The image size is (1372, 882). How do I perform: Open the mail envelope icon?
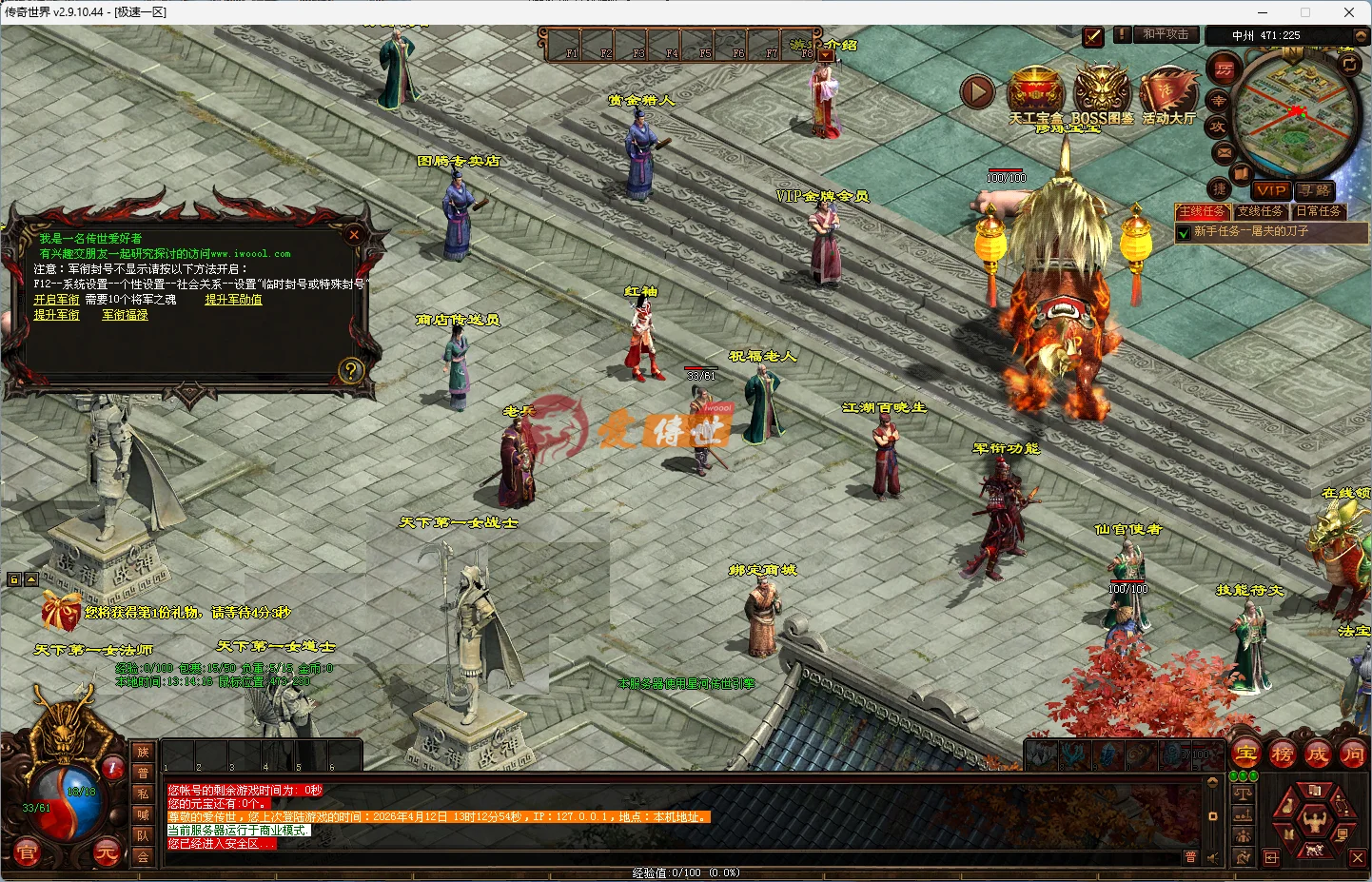1224,152
